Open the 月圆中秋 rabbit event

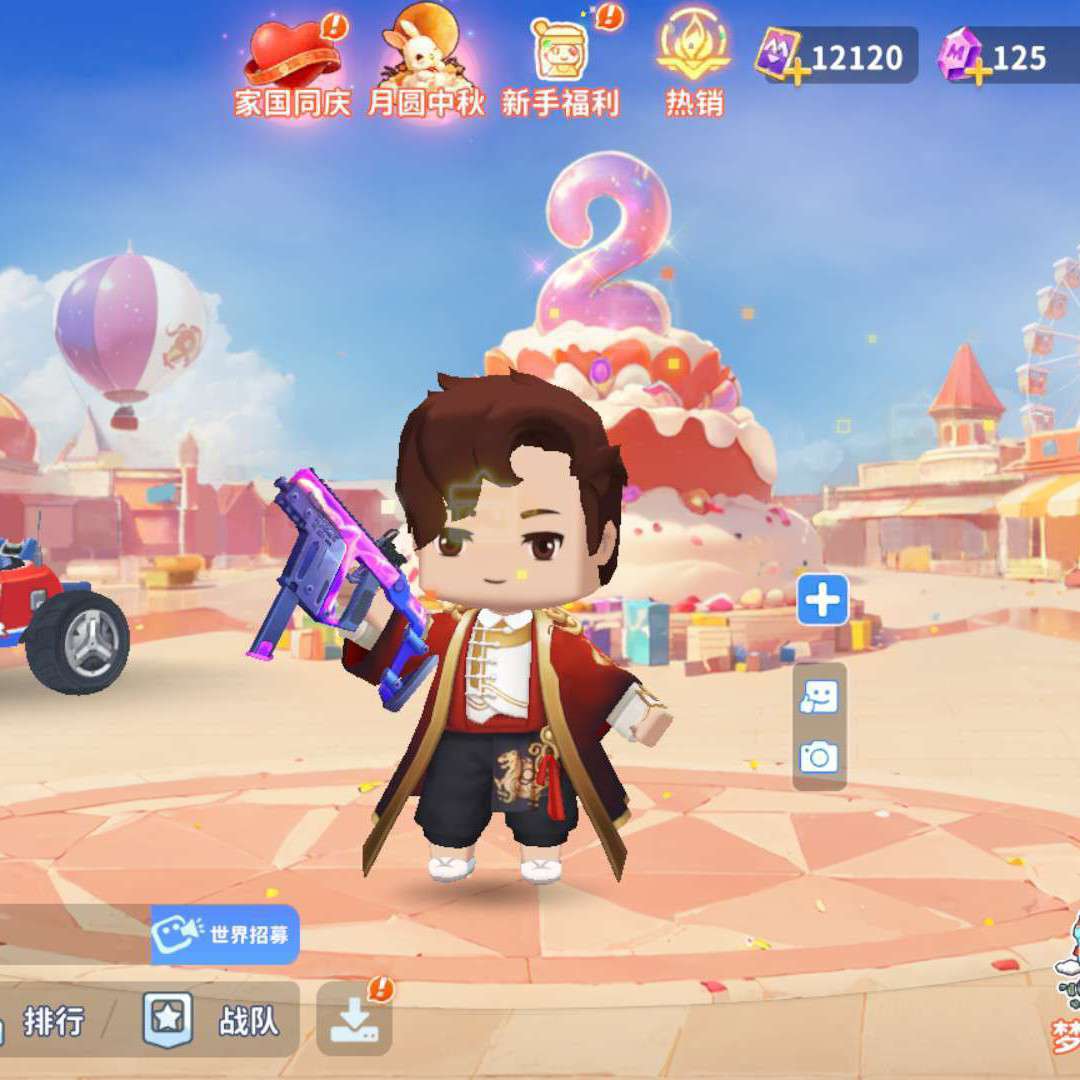click(x=425, y=62)
